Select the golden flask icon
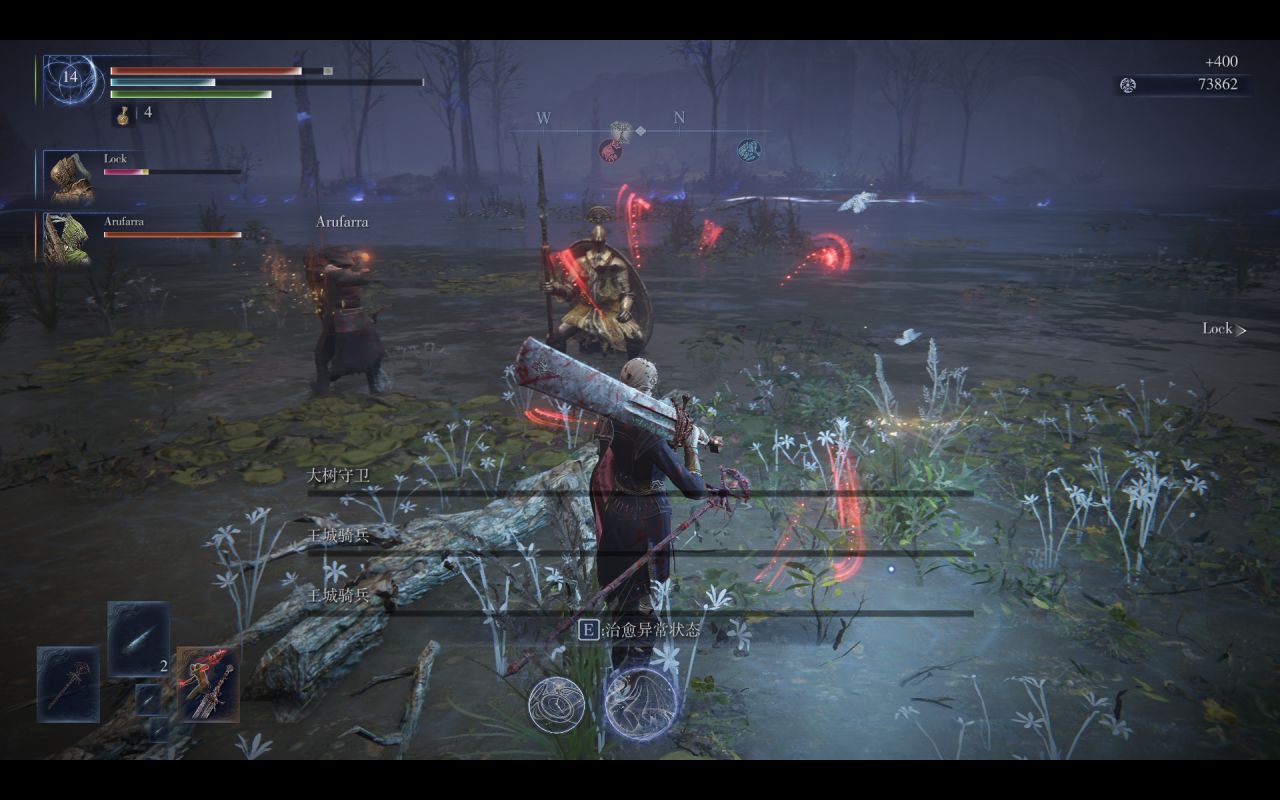This screenshot has height=800, width=1280. click(x=123, y=115)
